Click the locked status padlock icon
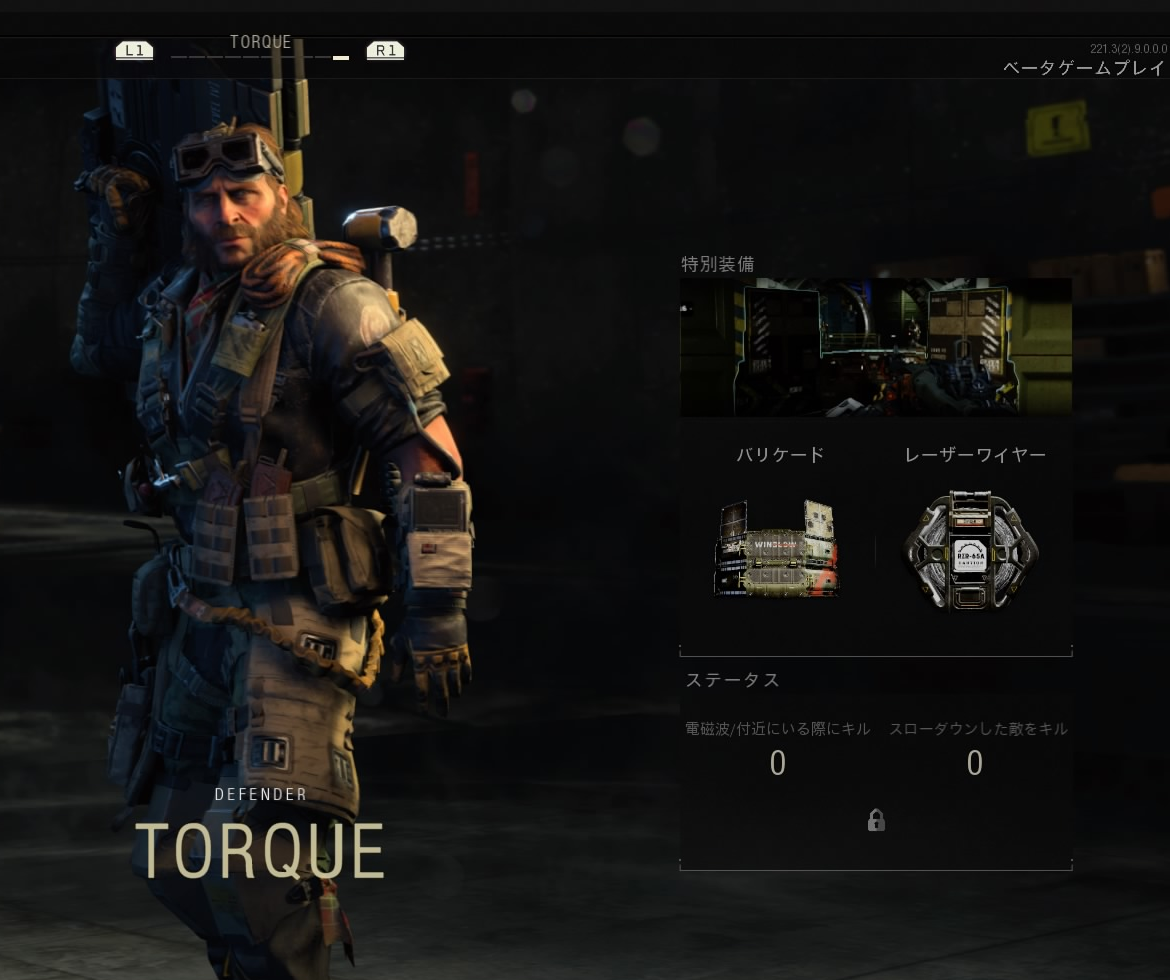1170x980 pixels. 876,821
